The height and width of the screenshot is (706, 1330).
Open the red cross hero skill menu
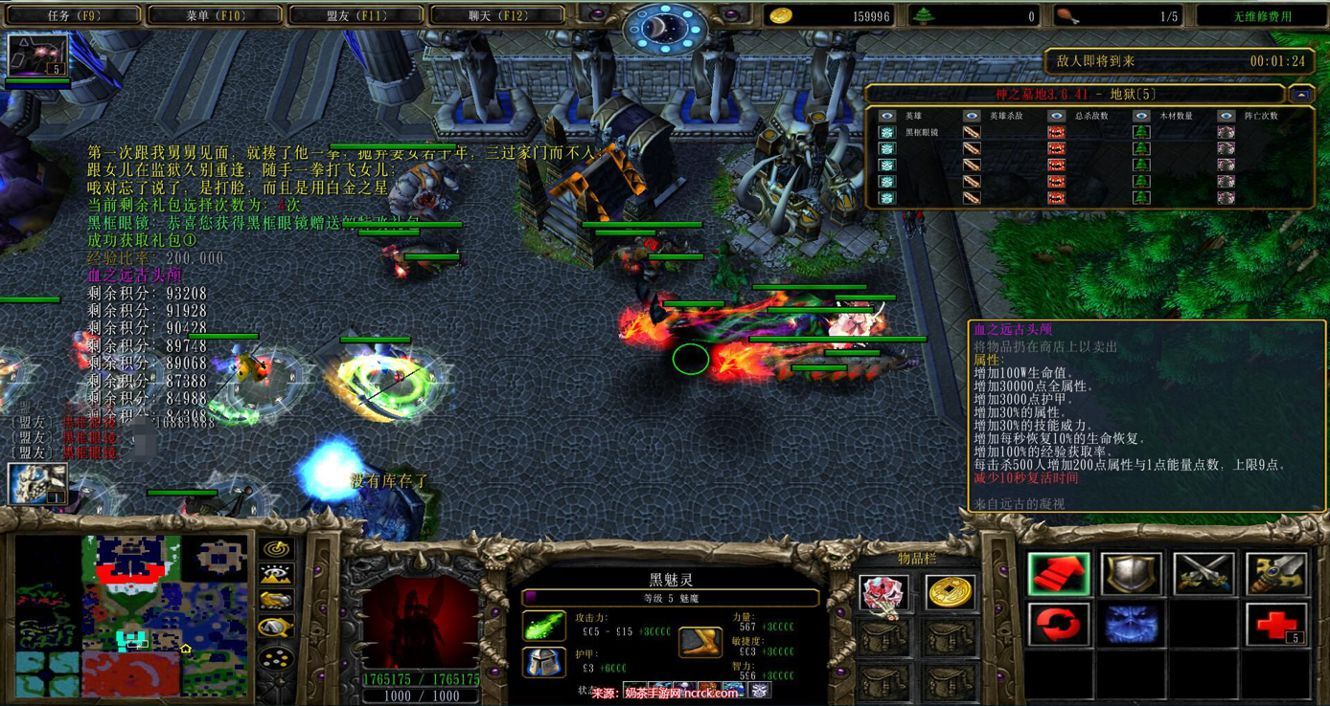1277,625
